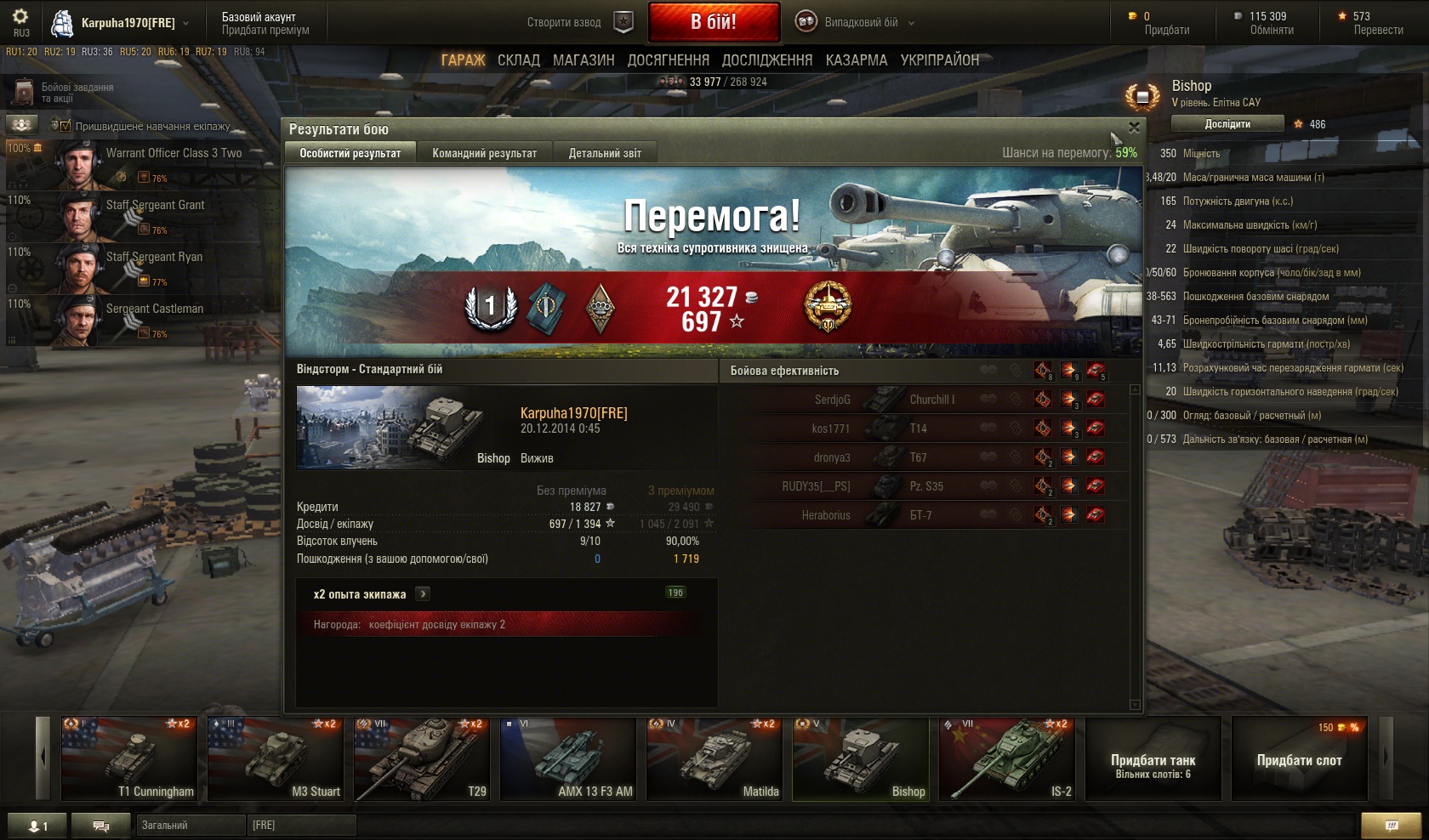The image size is (1429, 840).
Task: Click the Придбати танк slot
Action: 1153,759
